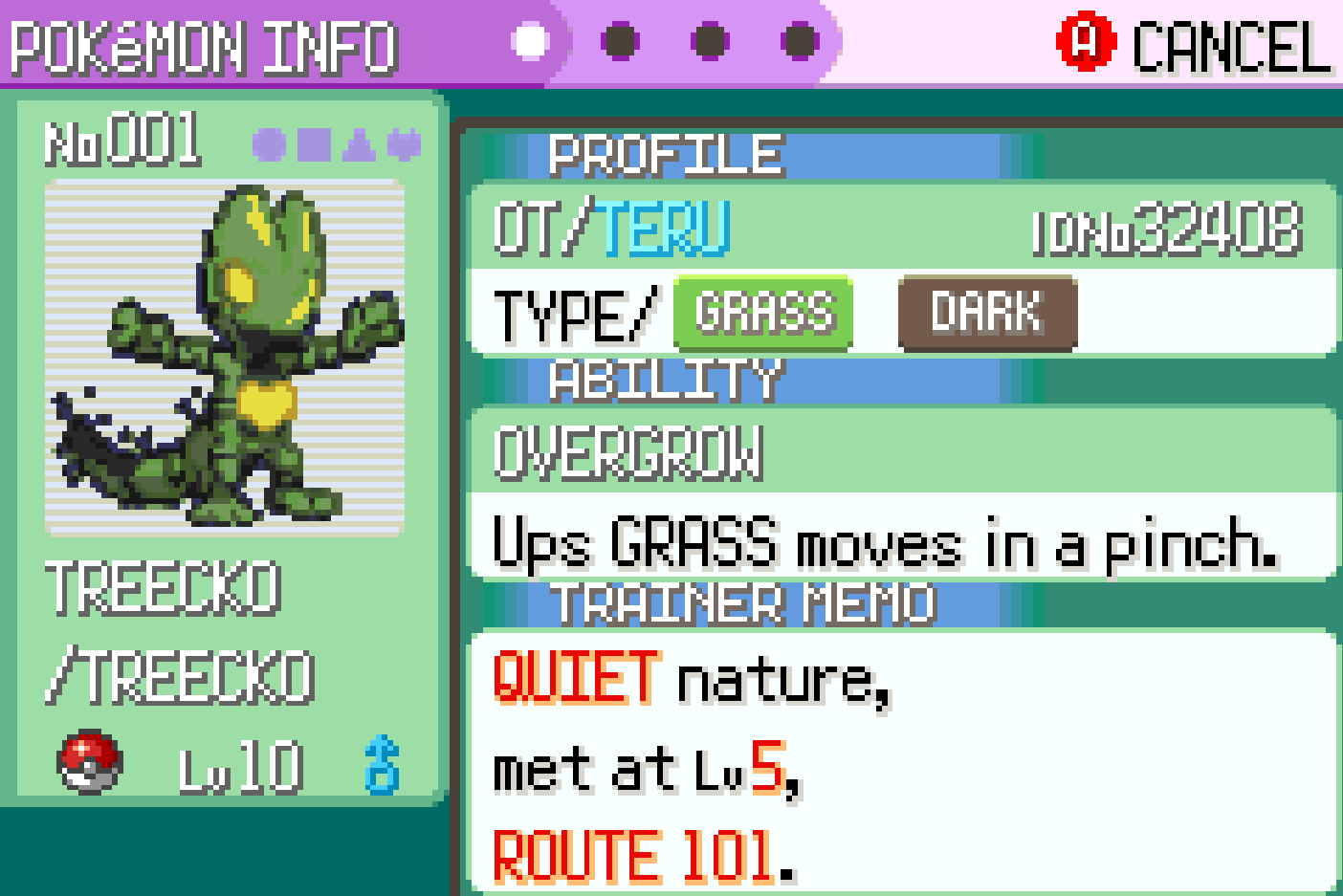1343x896 pixels.
Task: Toggle the triangle marking symbol
Action: point(359,144)
